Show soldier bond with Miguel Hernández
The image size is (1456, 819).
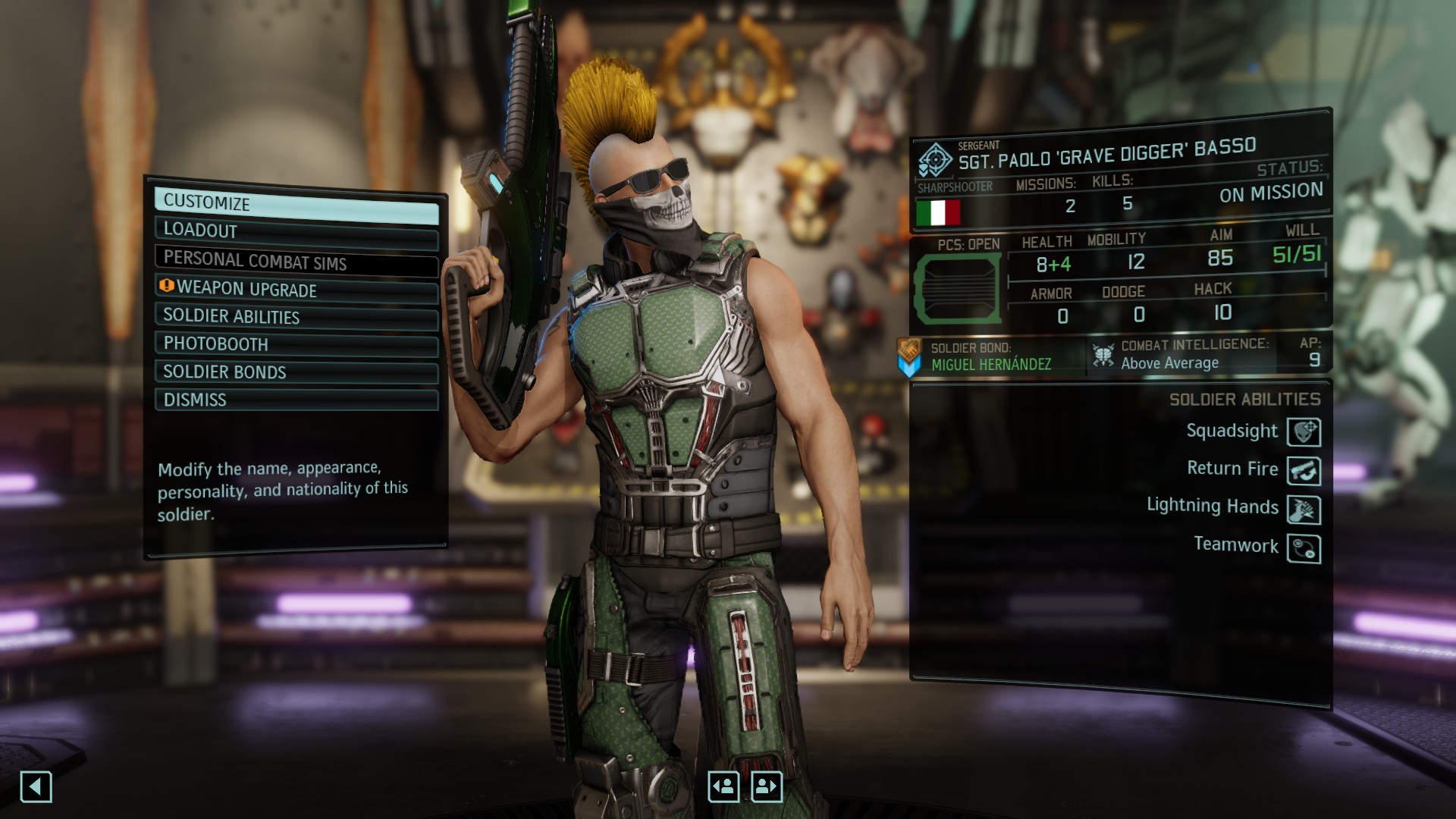990,357
